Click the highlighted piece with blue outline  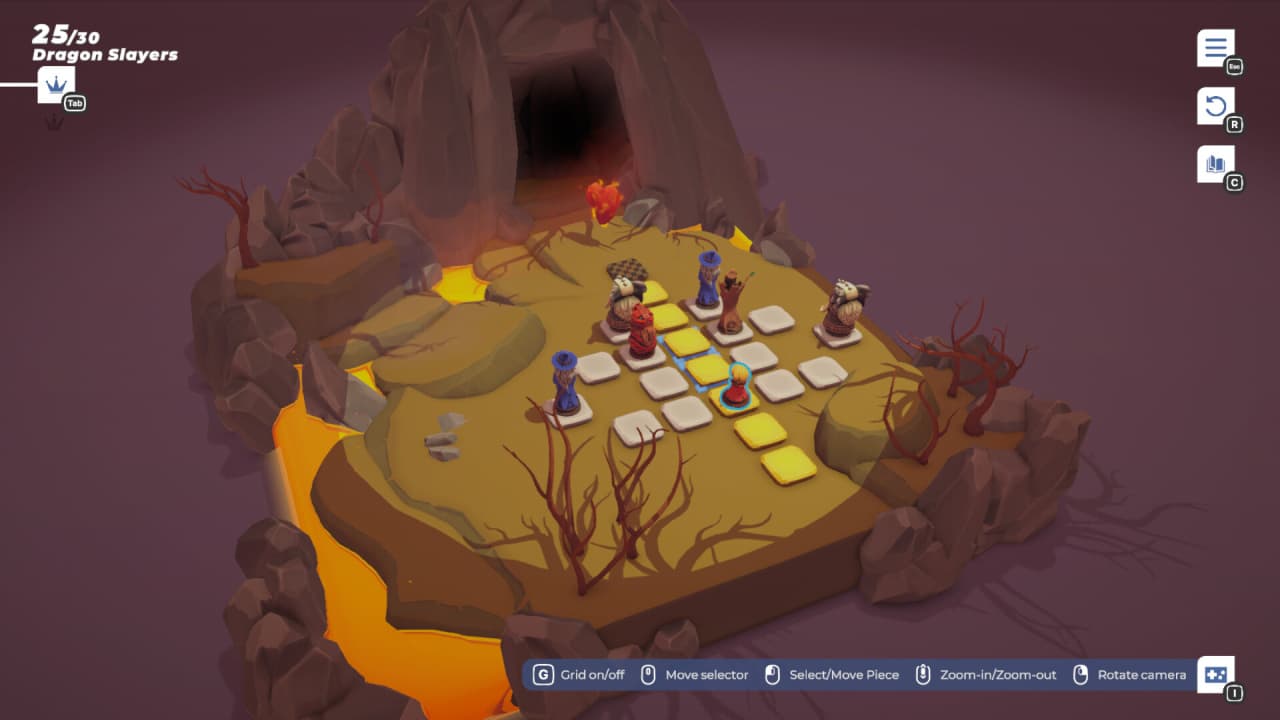(x=737, y=385)
